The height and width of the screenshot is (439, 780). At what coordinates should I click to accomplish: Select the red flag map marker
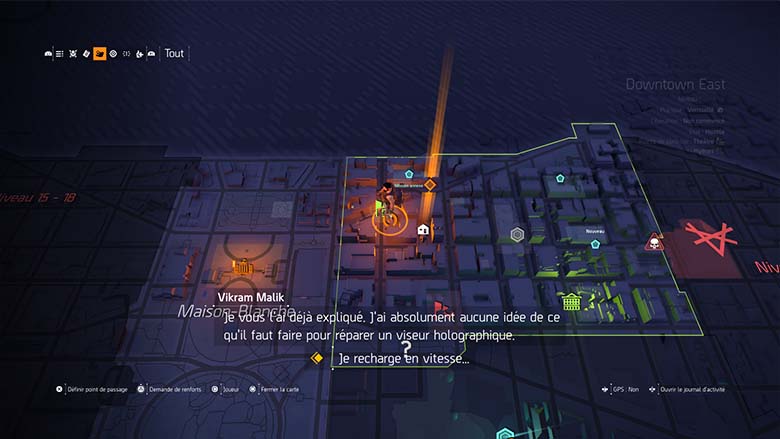(x=439, y=307)
